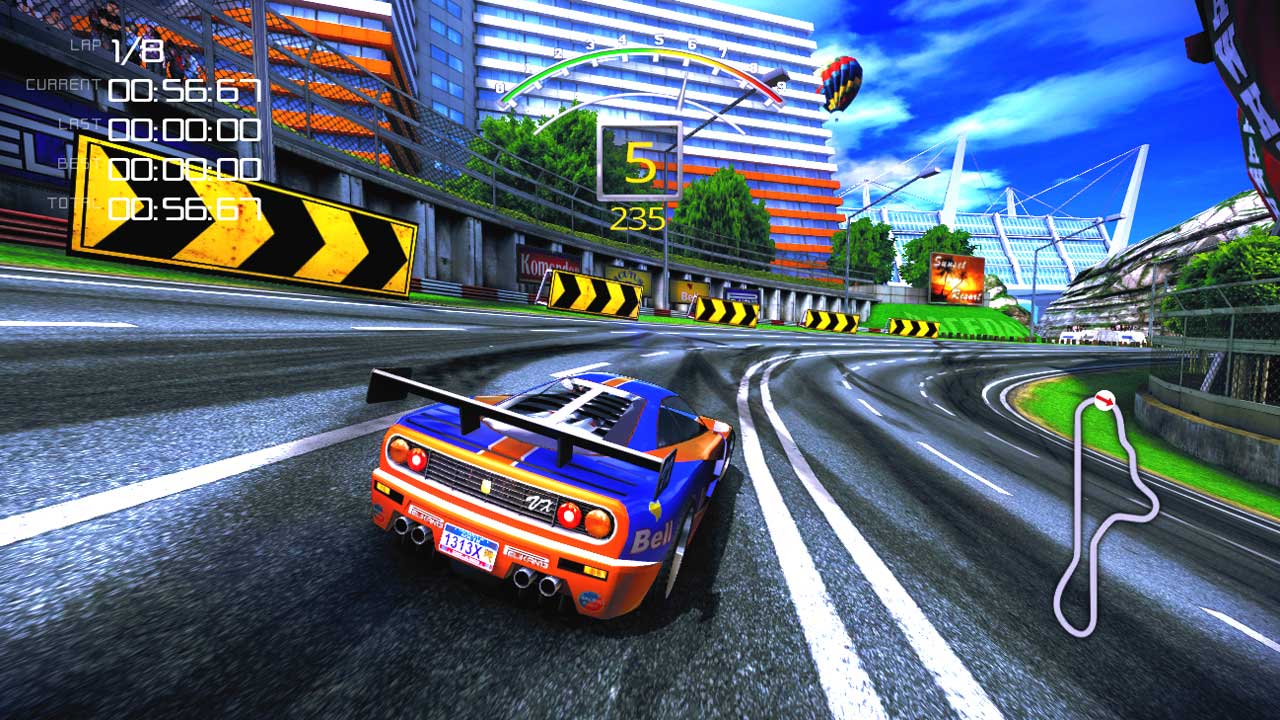This screenshot has width=1280, height=720.
Task: Click the LAST lap time display
Action: click(185, 130)
